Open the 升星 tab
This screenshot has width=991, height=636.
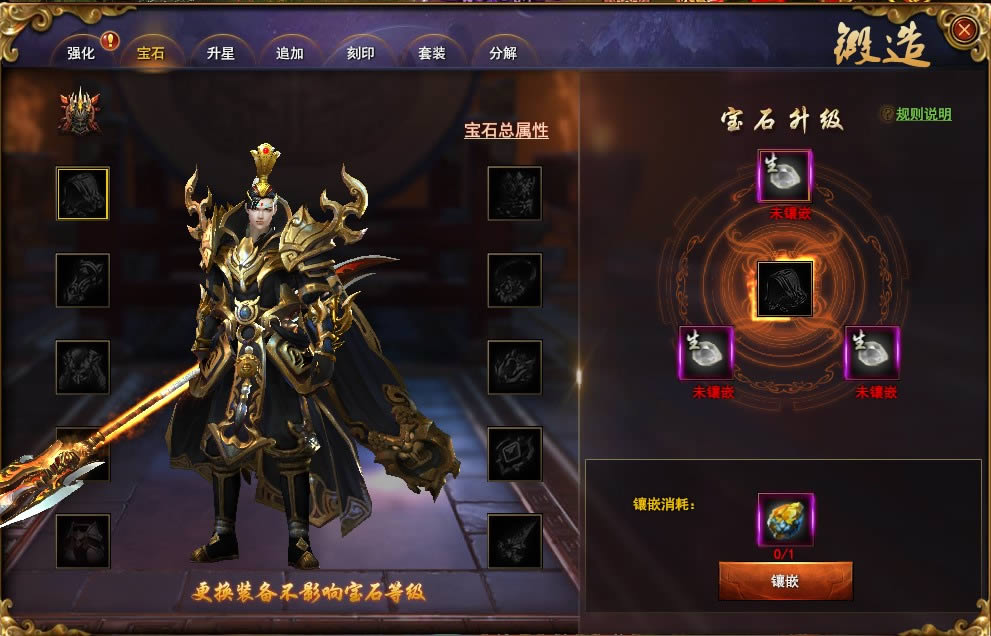point(220,53)
